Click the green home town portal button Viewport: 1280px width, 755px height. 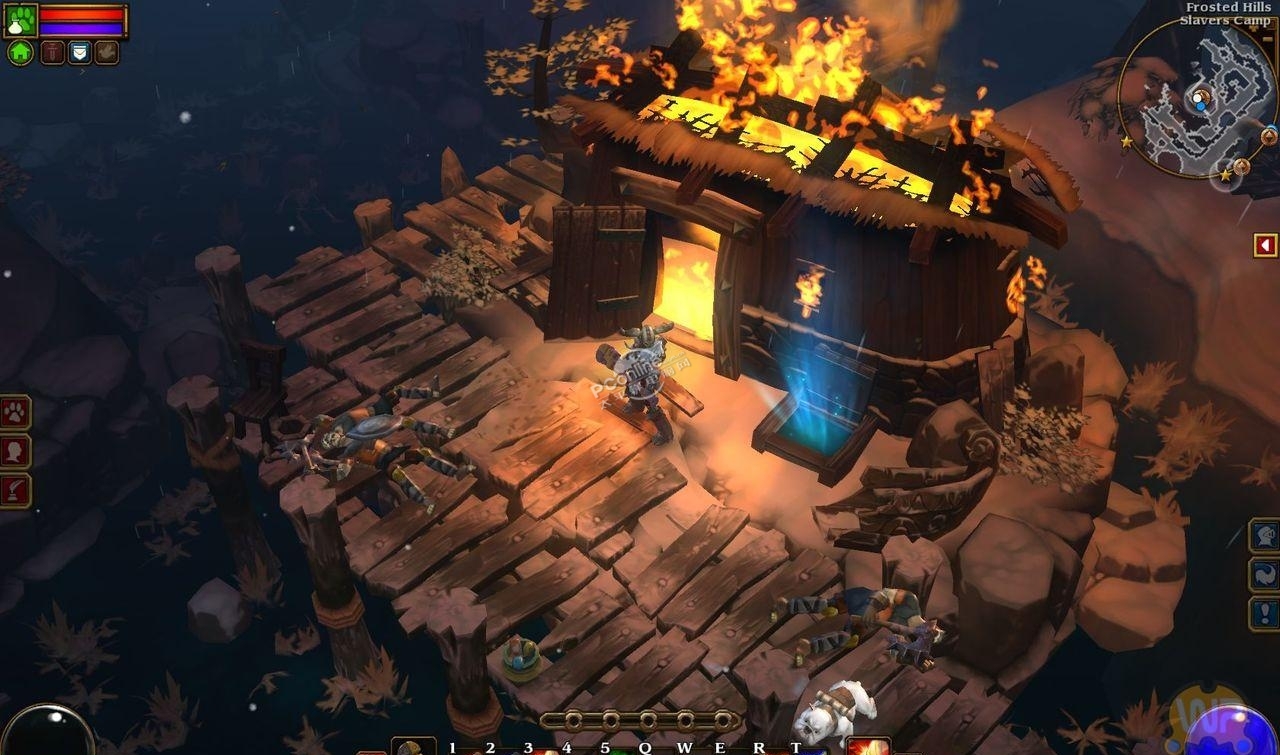(x=20, y=52)
